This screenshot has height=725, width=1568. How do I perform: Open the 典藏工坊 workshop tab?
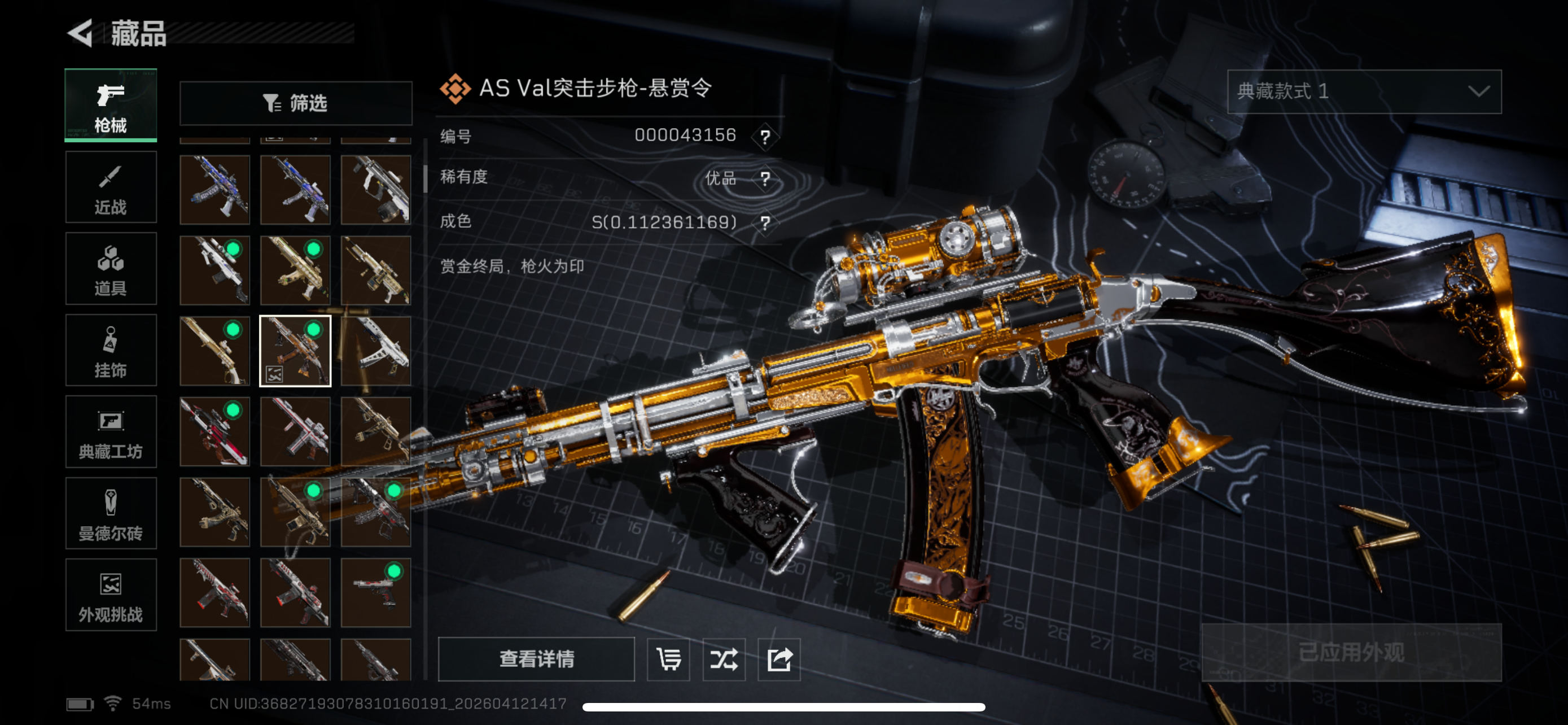[111, 431]
